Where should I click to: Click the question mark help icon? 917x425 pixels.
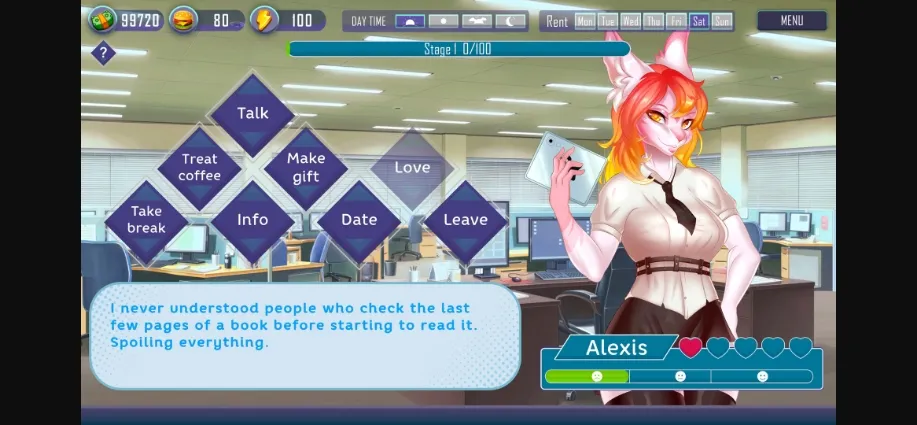(103, 54)
